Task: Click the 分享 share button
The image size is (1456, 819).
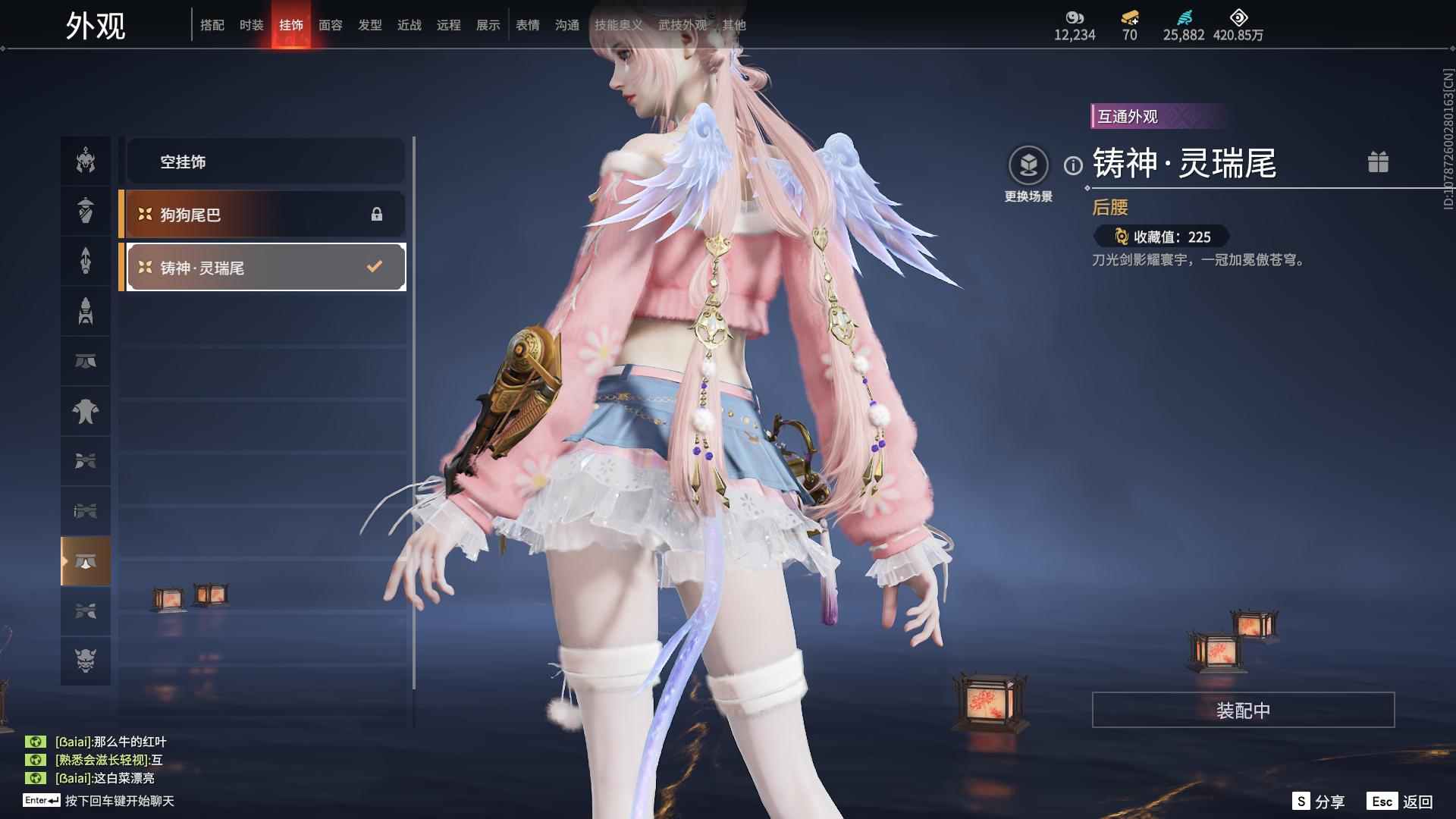Action: [x=1319, y=802]
